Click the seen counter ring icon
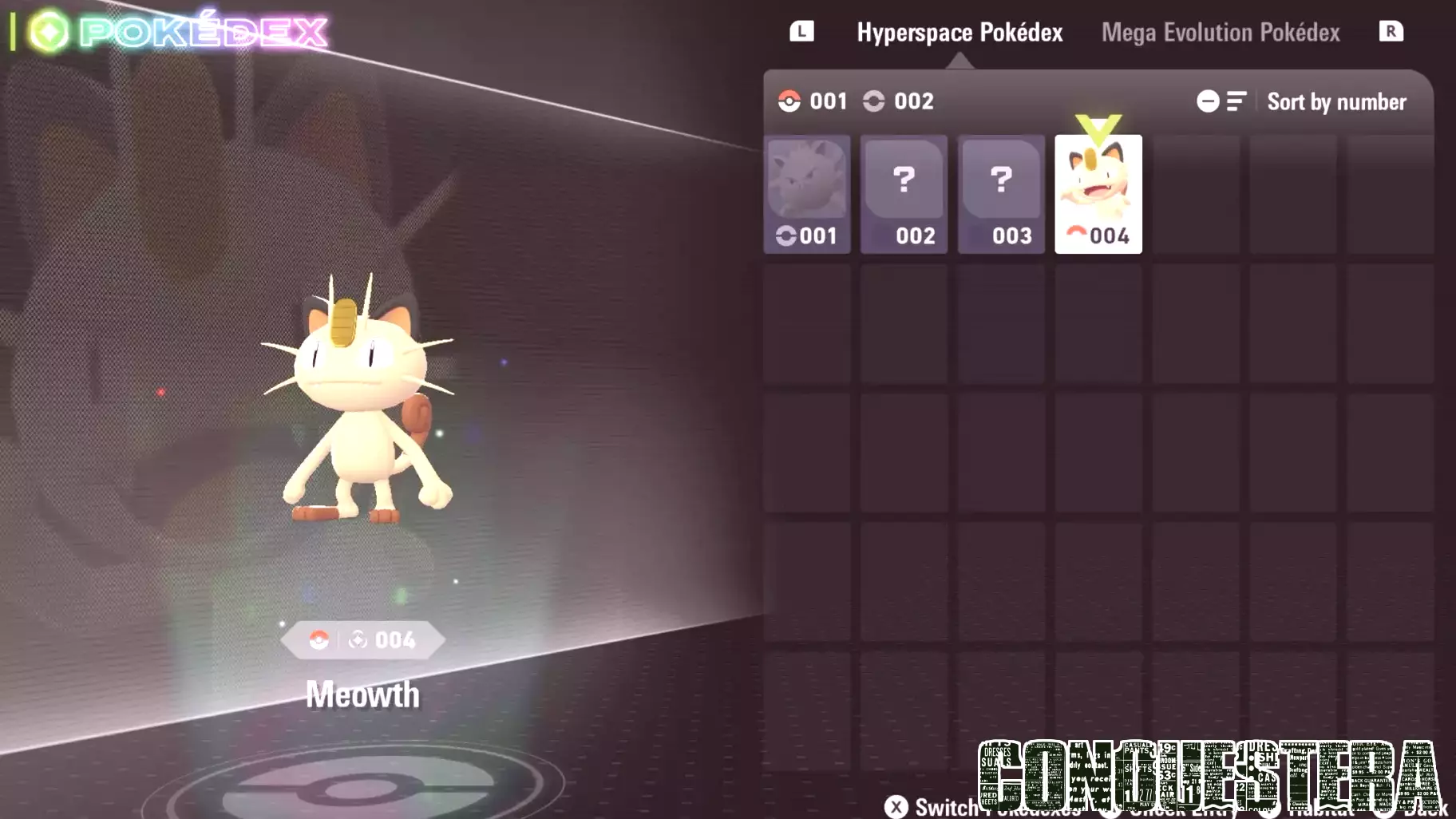This screenshot has width=1456, height=819. [872, 101]
